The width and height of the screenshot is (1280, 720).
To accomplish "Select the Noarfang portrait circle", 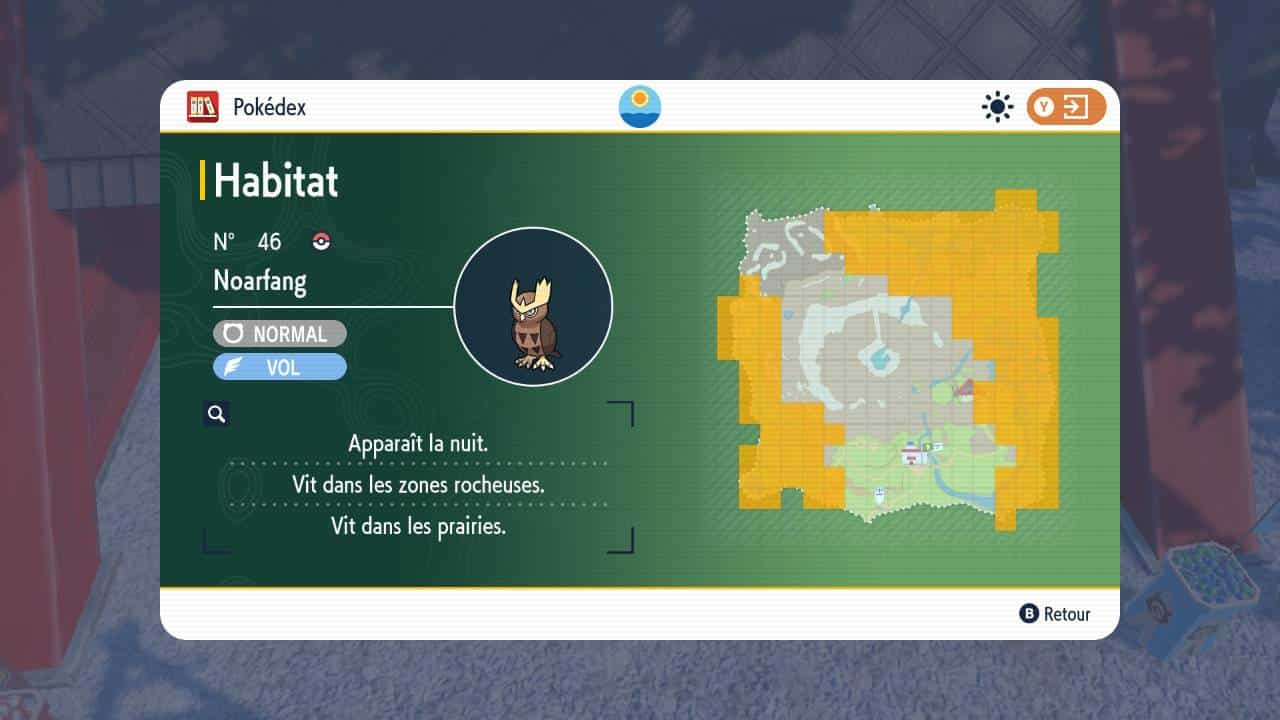I will pyautogui.click(x=533, y=307).
